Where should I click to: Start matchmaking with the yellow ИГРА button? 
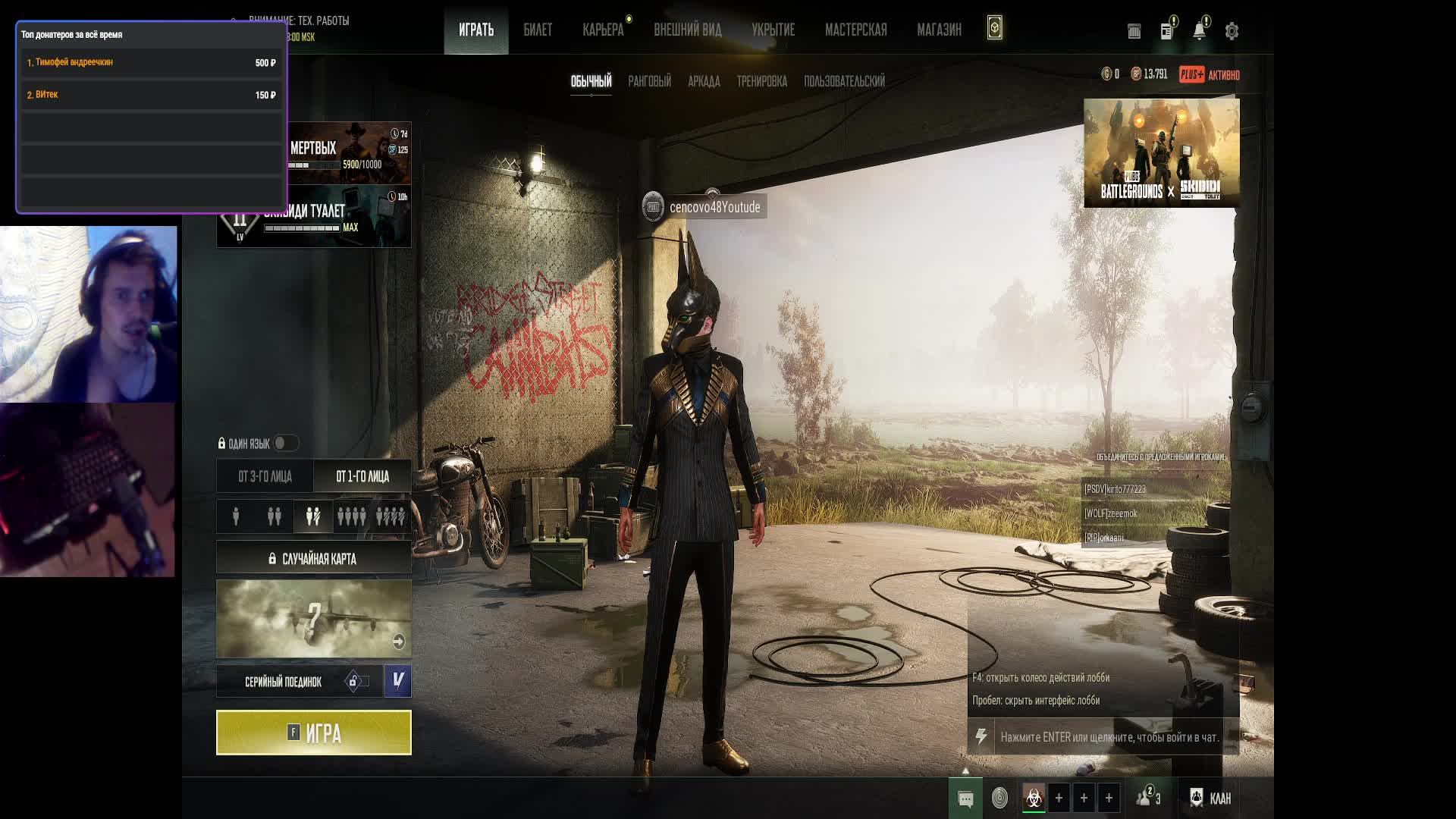(x=314, y=733)
